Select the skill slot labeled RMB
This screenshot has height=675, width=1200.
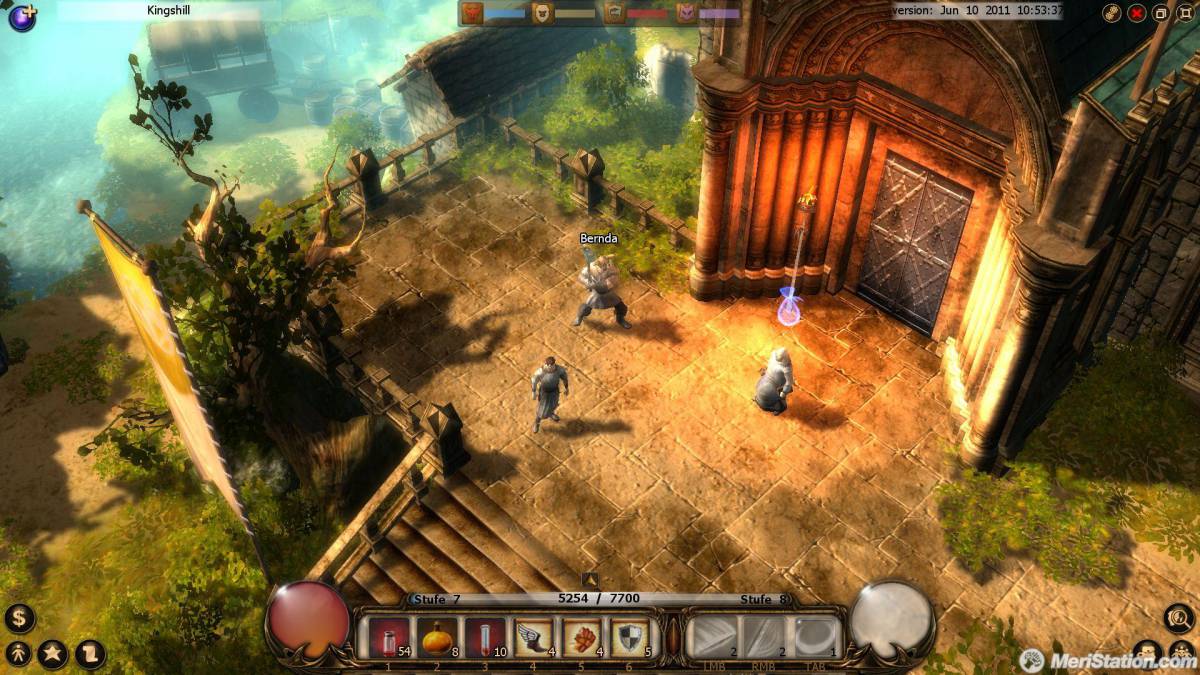(x=765, y=636)
